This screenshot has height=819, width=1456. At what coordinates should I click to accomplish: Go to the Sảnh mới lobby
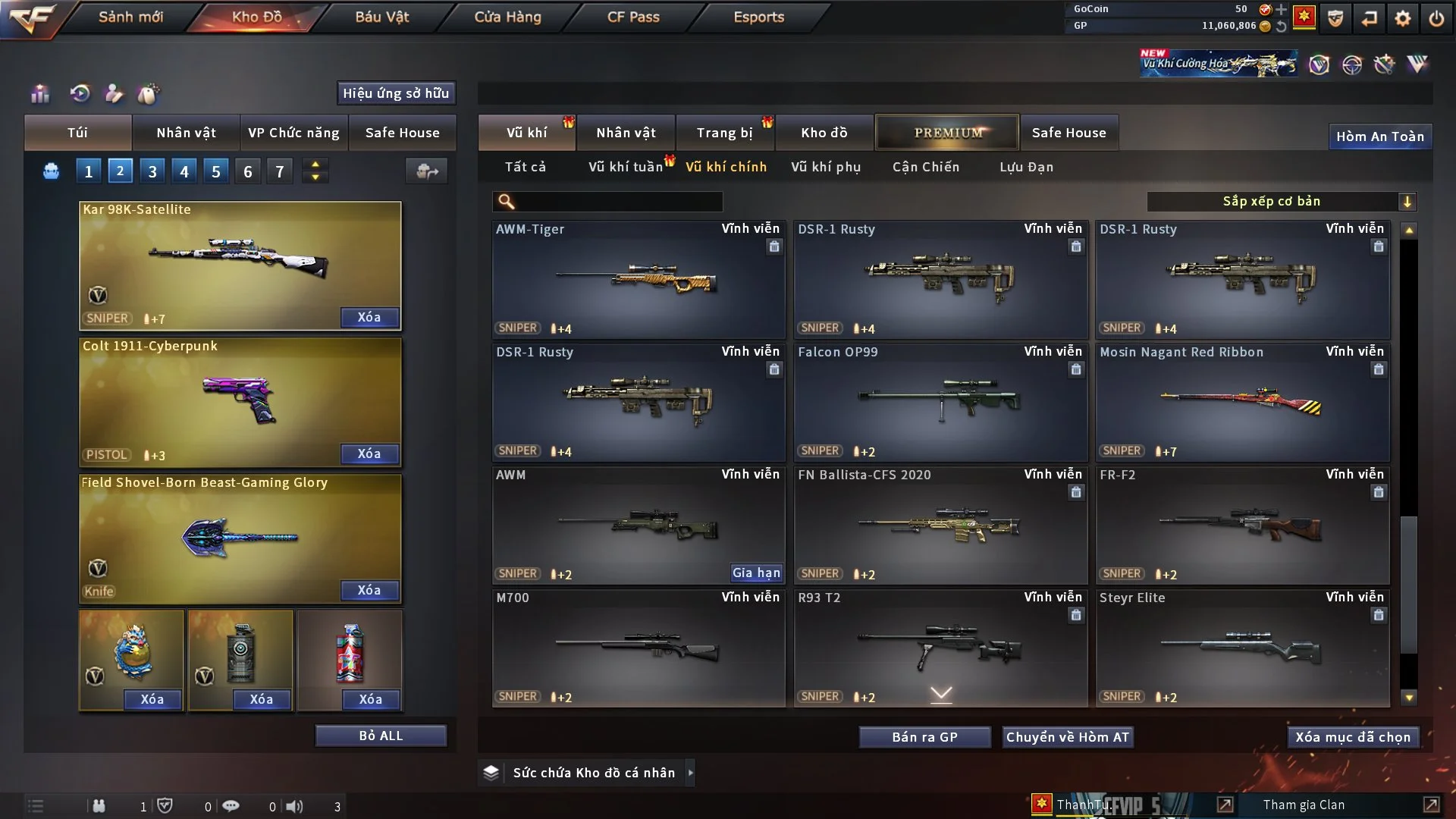[130, 17]
